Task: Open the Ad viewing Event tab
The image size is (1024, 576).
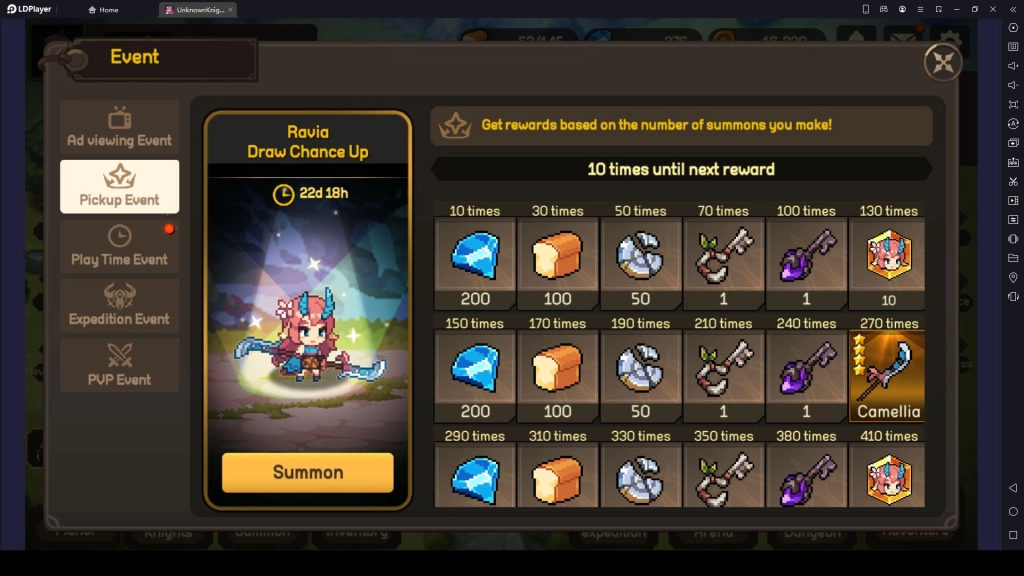Action: [x=120, y=127]
